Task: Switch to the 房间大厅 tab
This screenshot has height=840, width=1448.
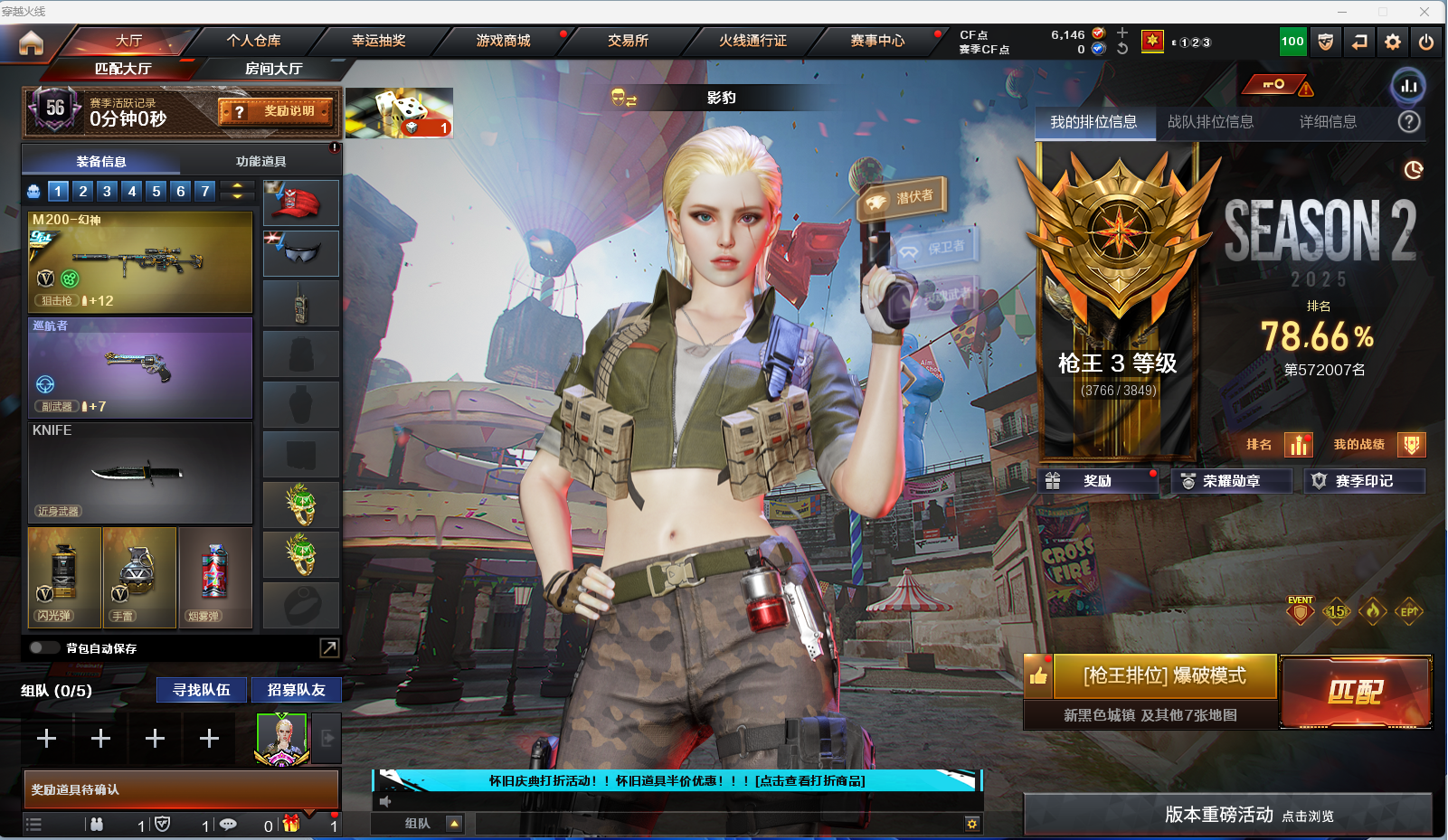Action: [x=273, y=69]
